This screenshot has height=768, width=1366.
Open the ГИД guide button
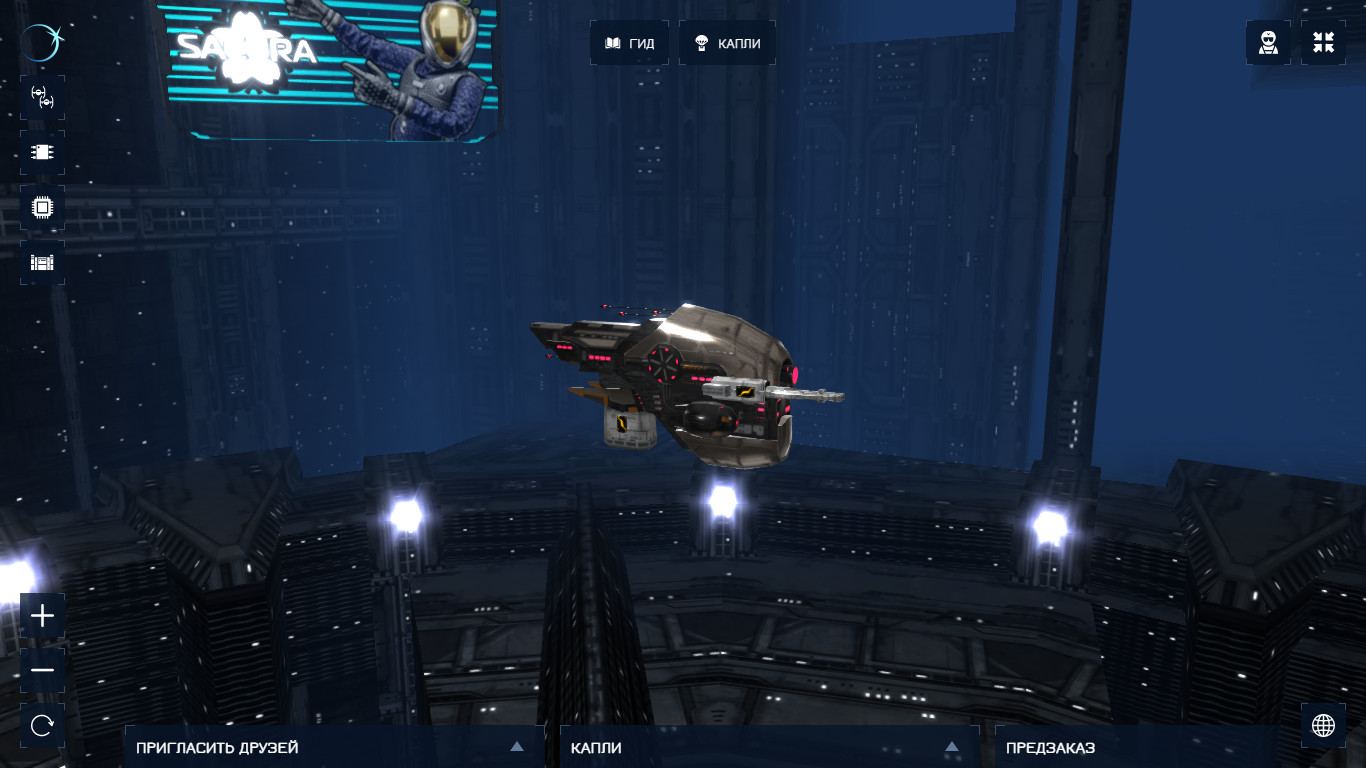point(629,43)
